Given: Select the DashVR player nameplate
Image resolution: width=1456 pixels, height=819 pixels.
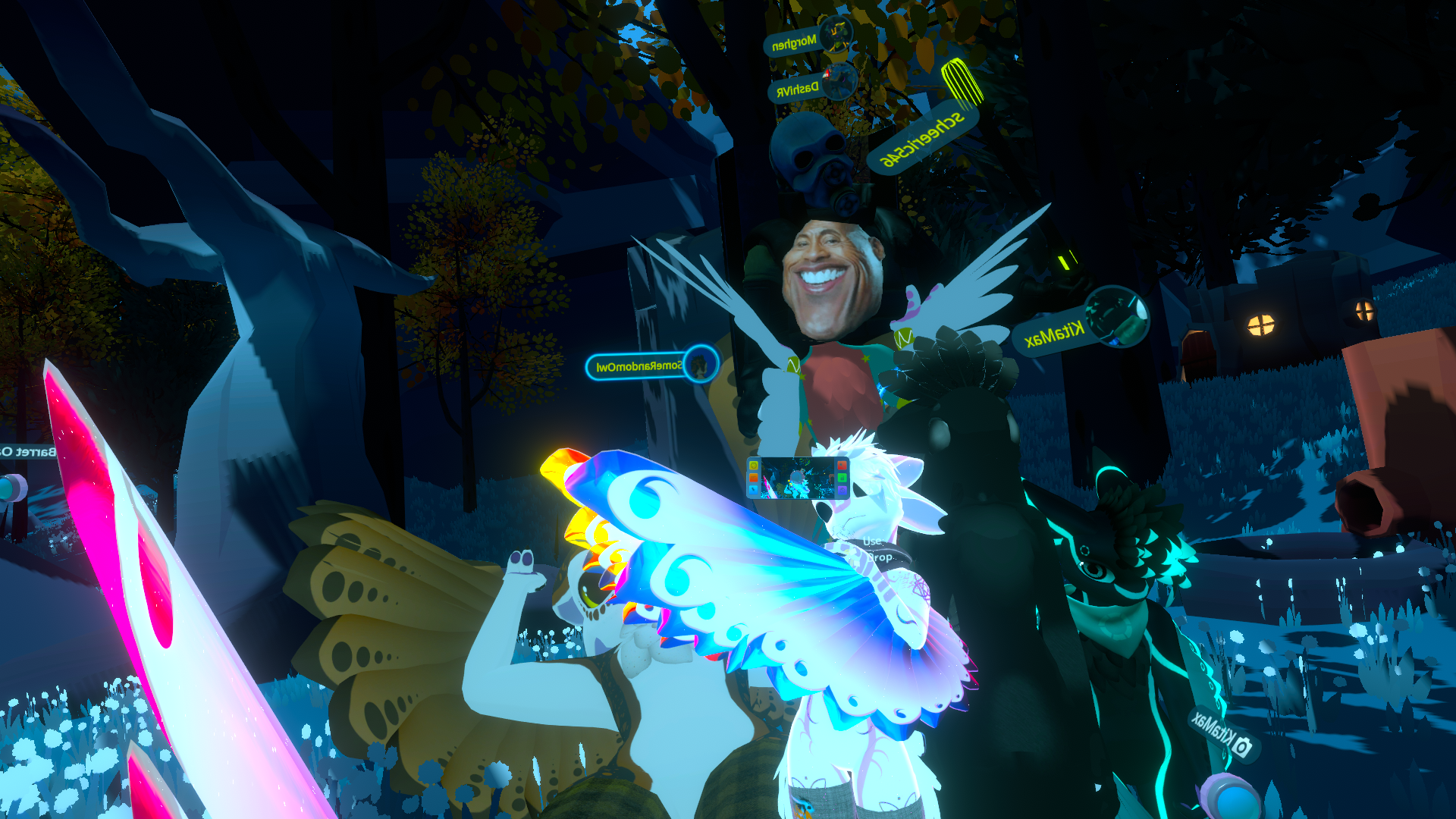Looking at the screenshot, I should (x=799, y=89).
